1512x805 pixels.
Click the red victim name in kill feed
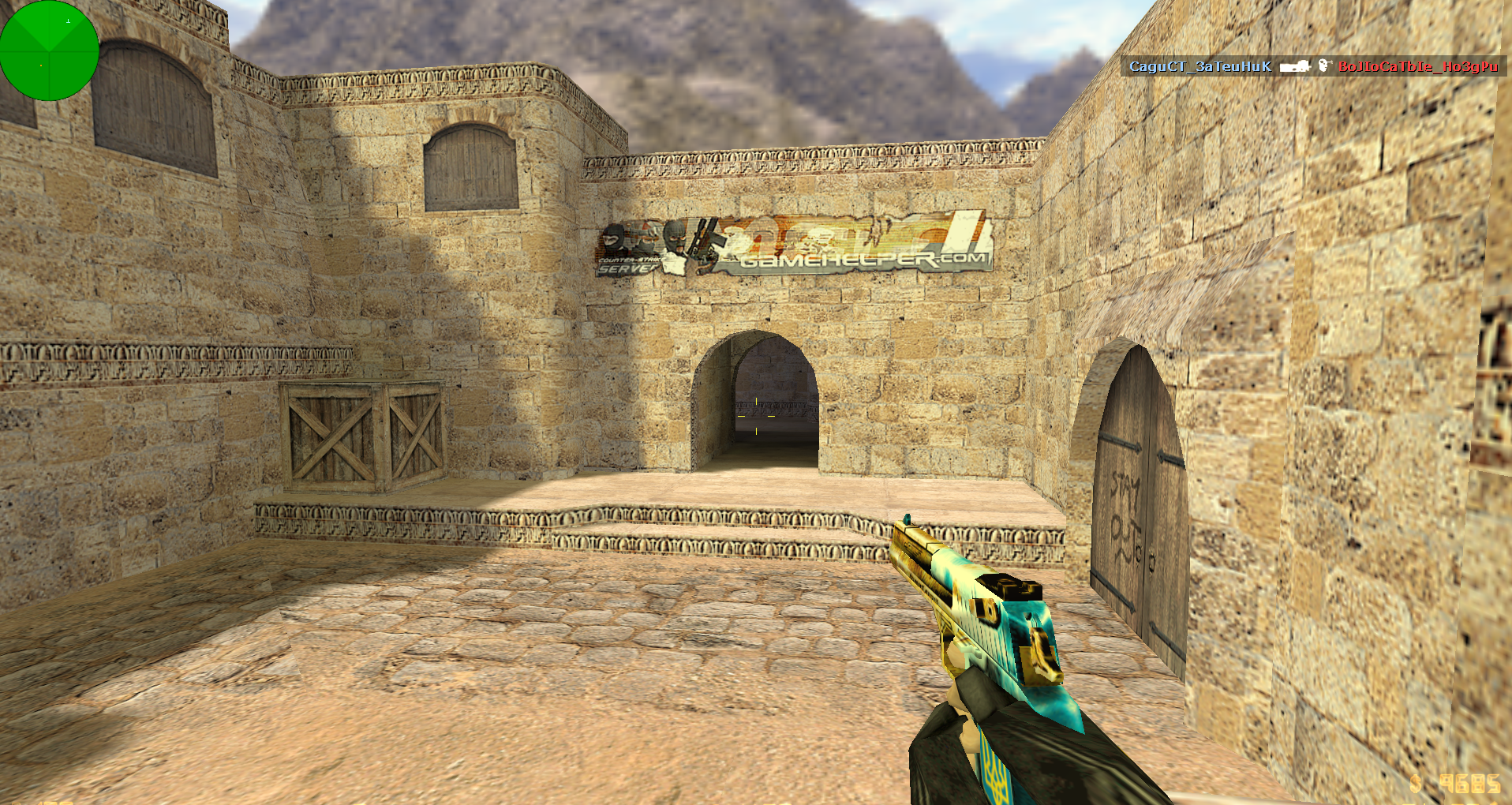(x=1417, y=66)
